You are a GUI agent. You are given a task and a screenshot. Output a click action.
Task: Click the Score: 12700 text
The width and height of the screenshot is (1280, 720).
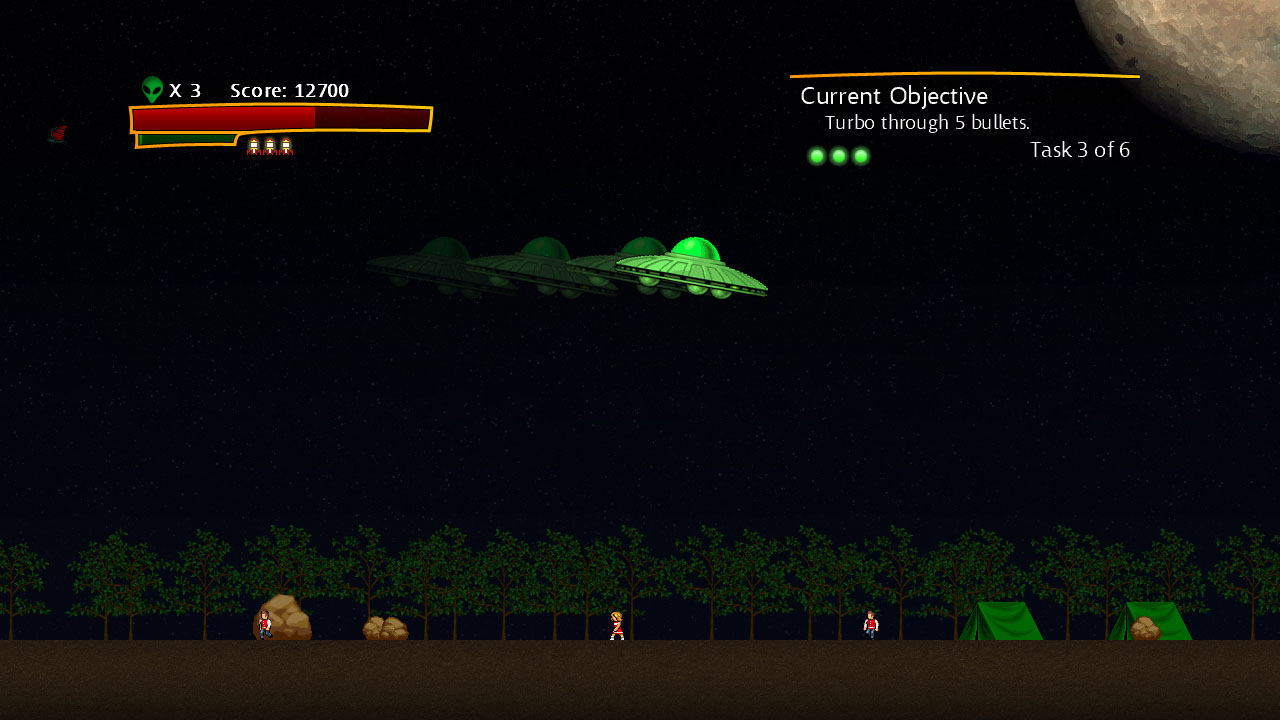[289, 90]
